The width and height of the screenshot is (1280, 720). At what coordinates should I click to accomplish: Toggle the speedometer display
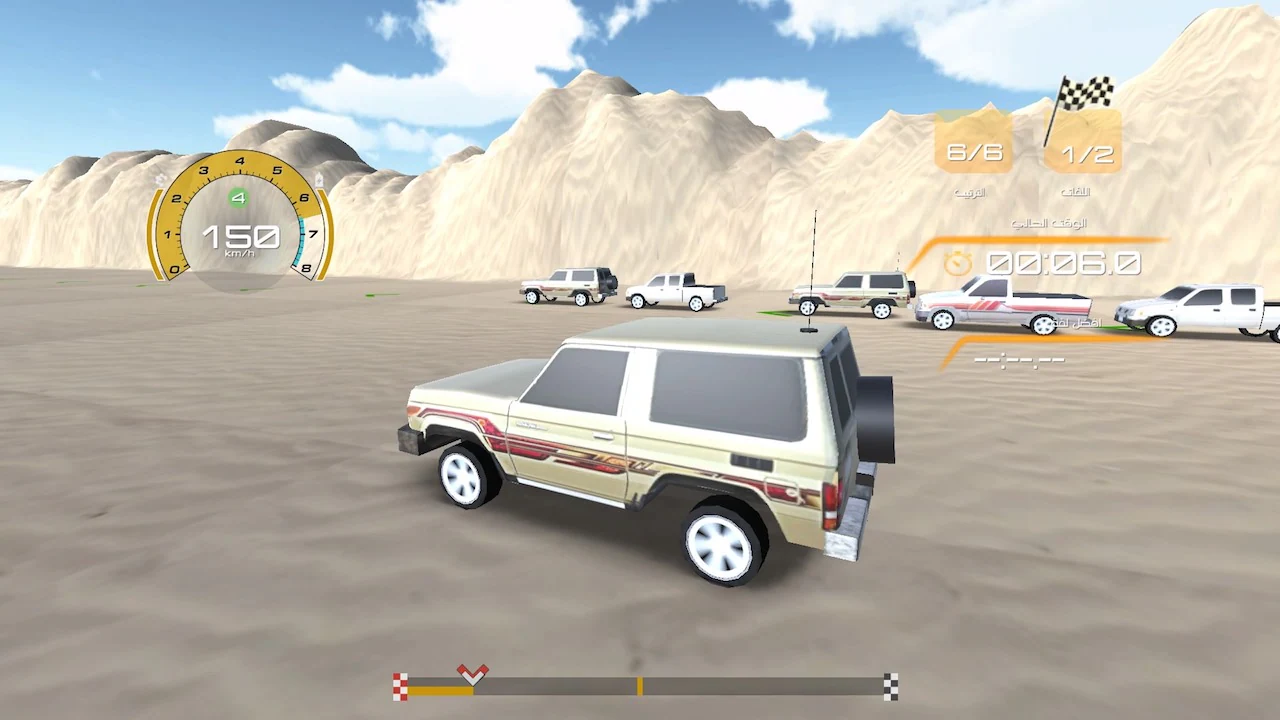pos(240,220)
